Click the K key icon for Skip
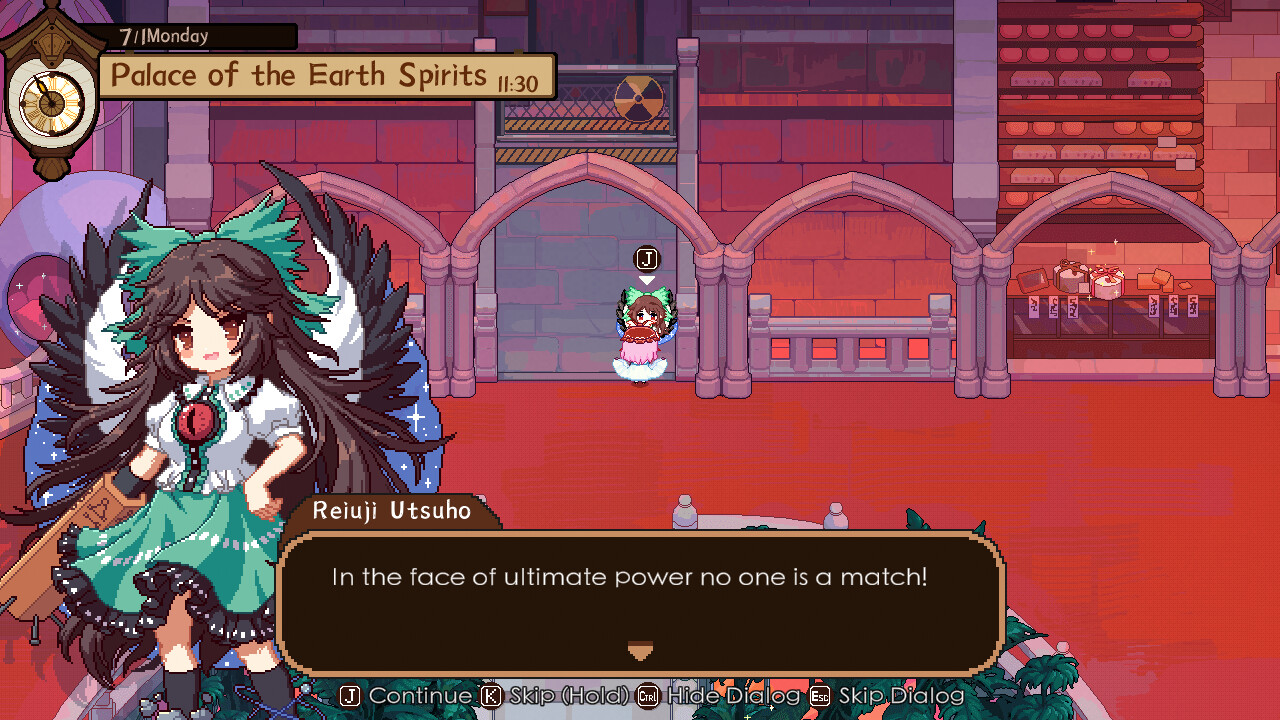1280x720 pixels. pos(489,695)
